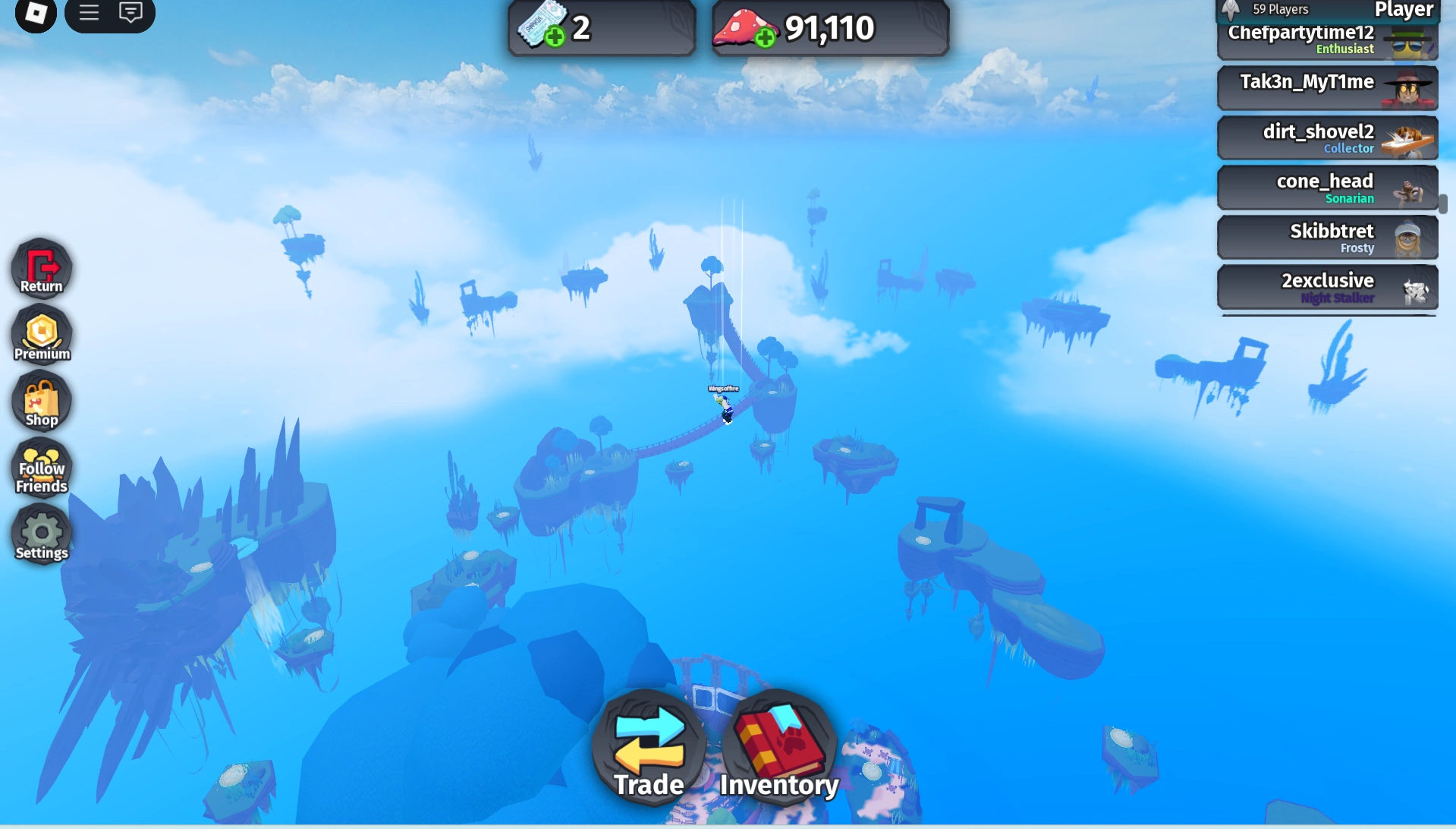The width and height of the screenshot is (1456, 829).
Task: Open the Premium purchase panel
Action: click(x=41, y=335)
